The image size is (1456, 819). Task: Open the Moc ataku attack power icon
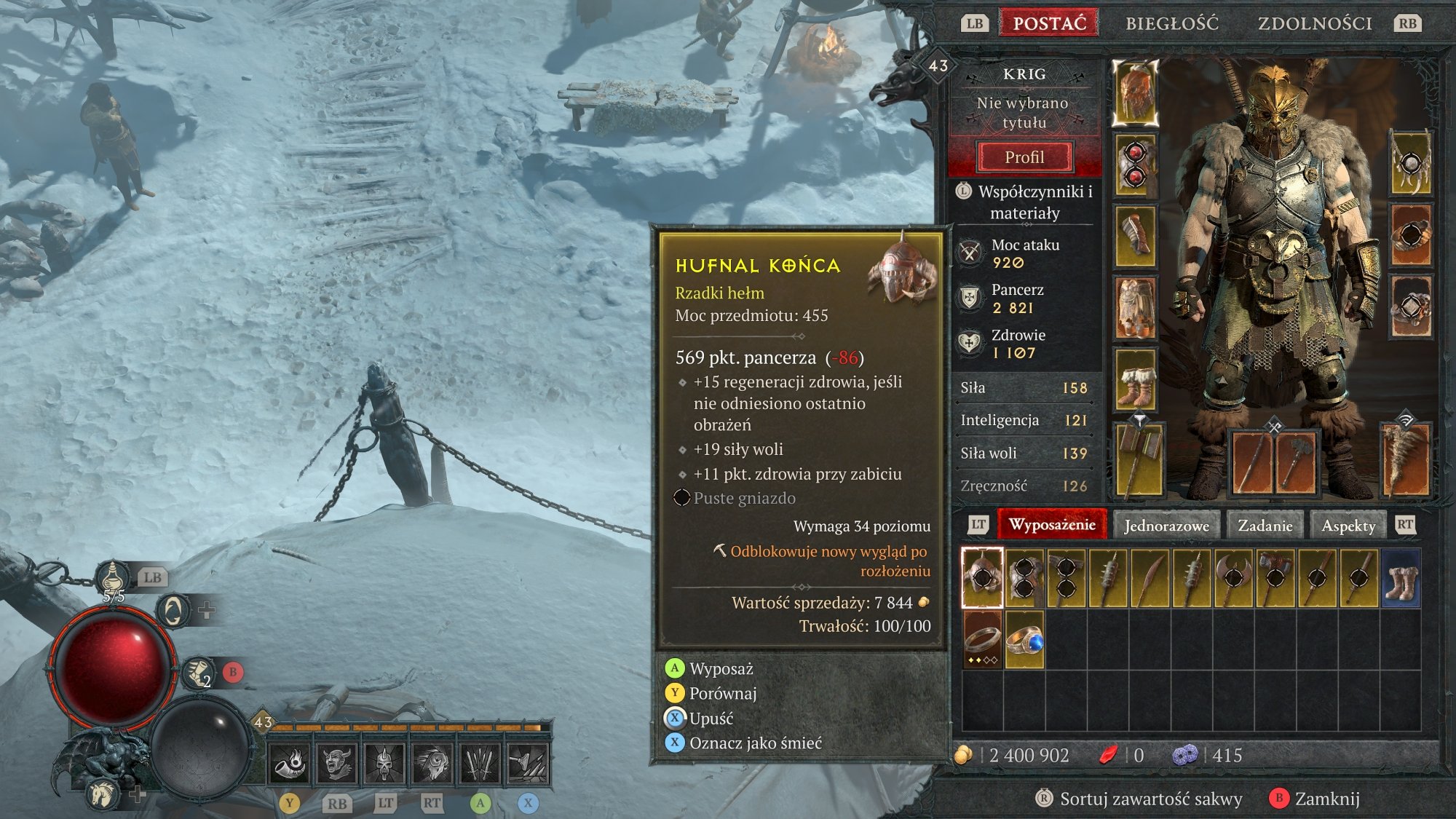click(970, 253)
